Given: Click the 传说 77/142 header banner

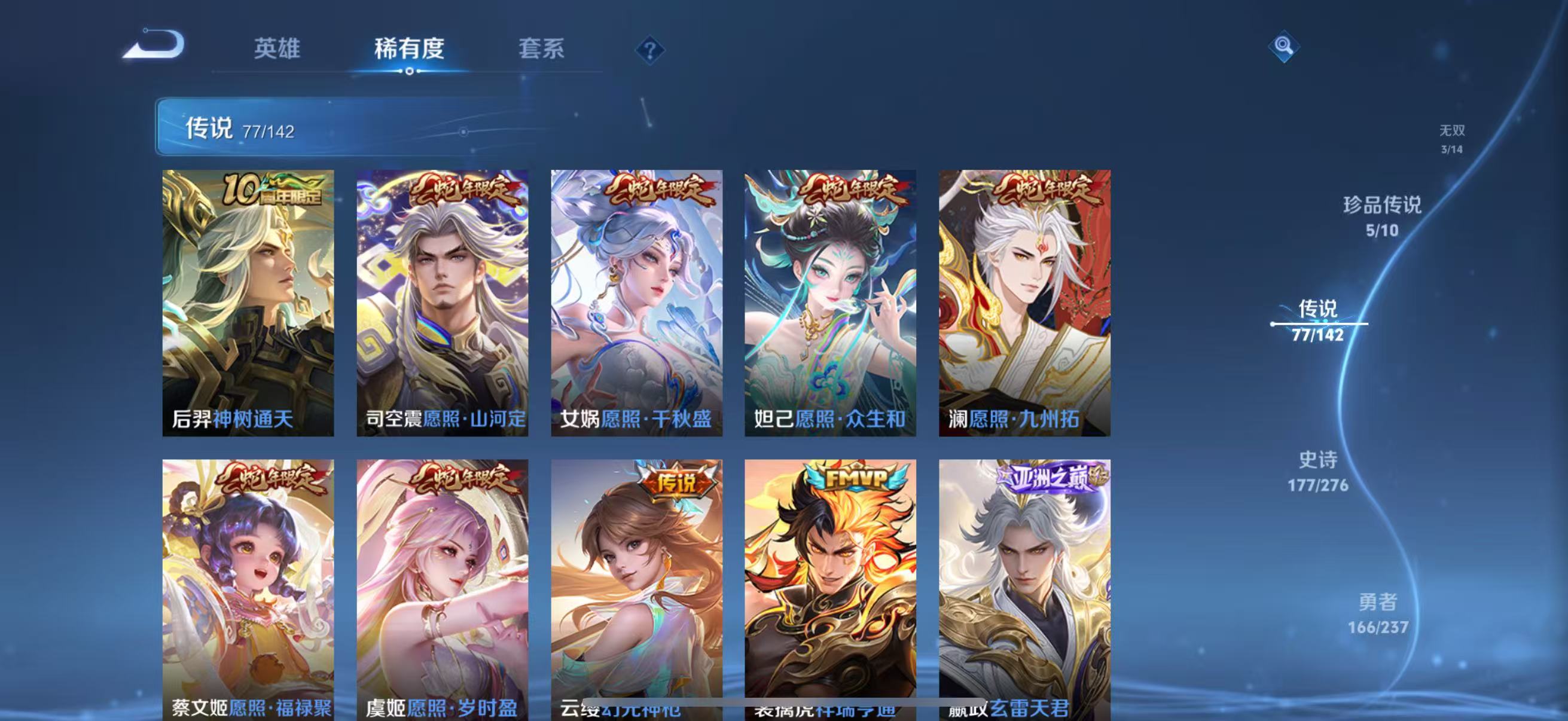Looking at the screenshot, I should [x=365, y=130].
